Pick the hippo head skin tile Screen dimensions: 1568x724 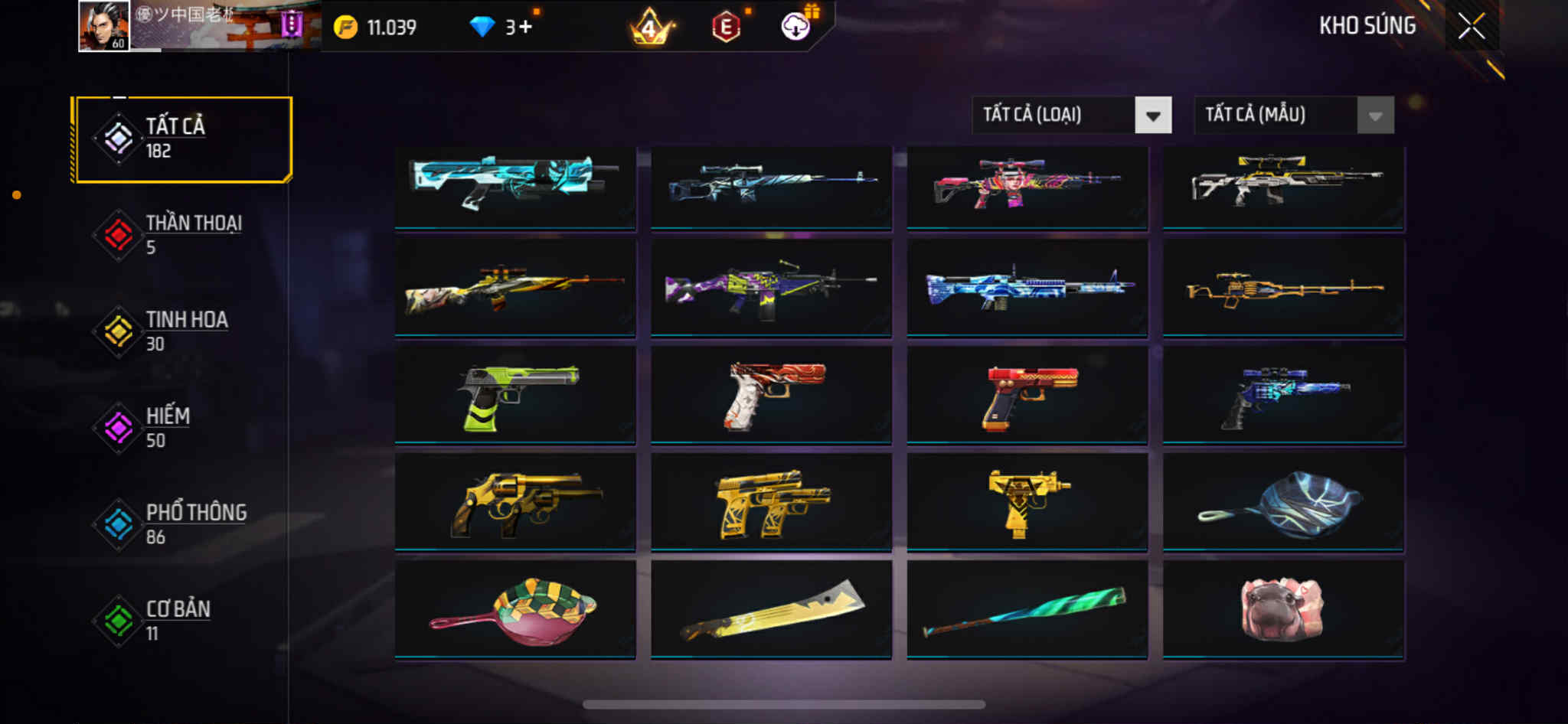click(x=1283, y=610)
